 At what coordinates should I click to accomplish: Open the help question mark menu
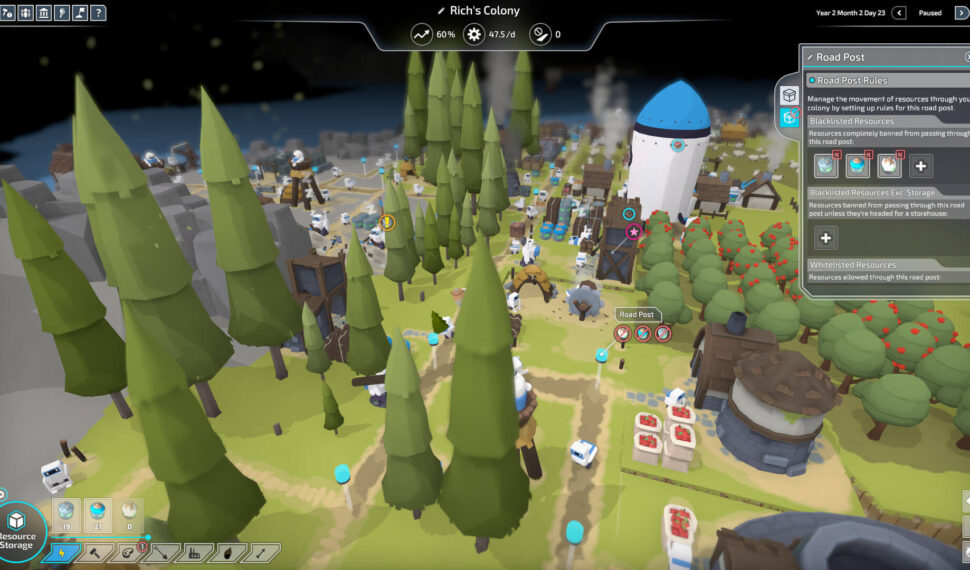click(x=99, y=12)
